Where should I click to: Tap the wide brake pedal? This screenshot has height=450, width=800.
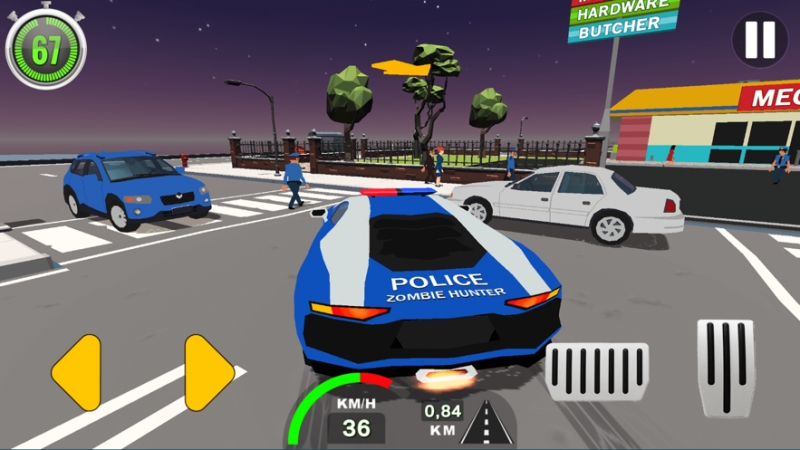pos(598,373)
